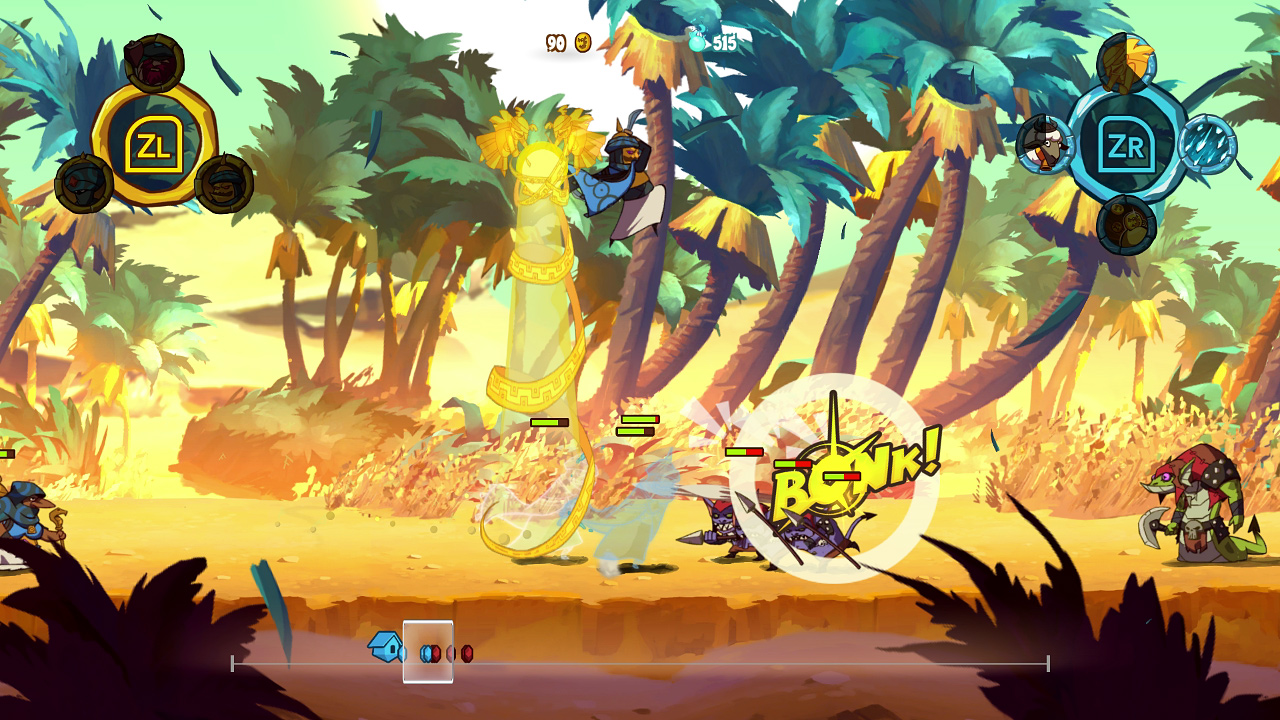Open the ZR command wheel

click(1126, 144)
